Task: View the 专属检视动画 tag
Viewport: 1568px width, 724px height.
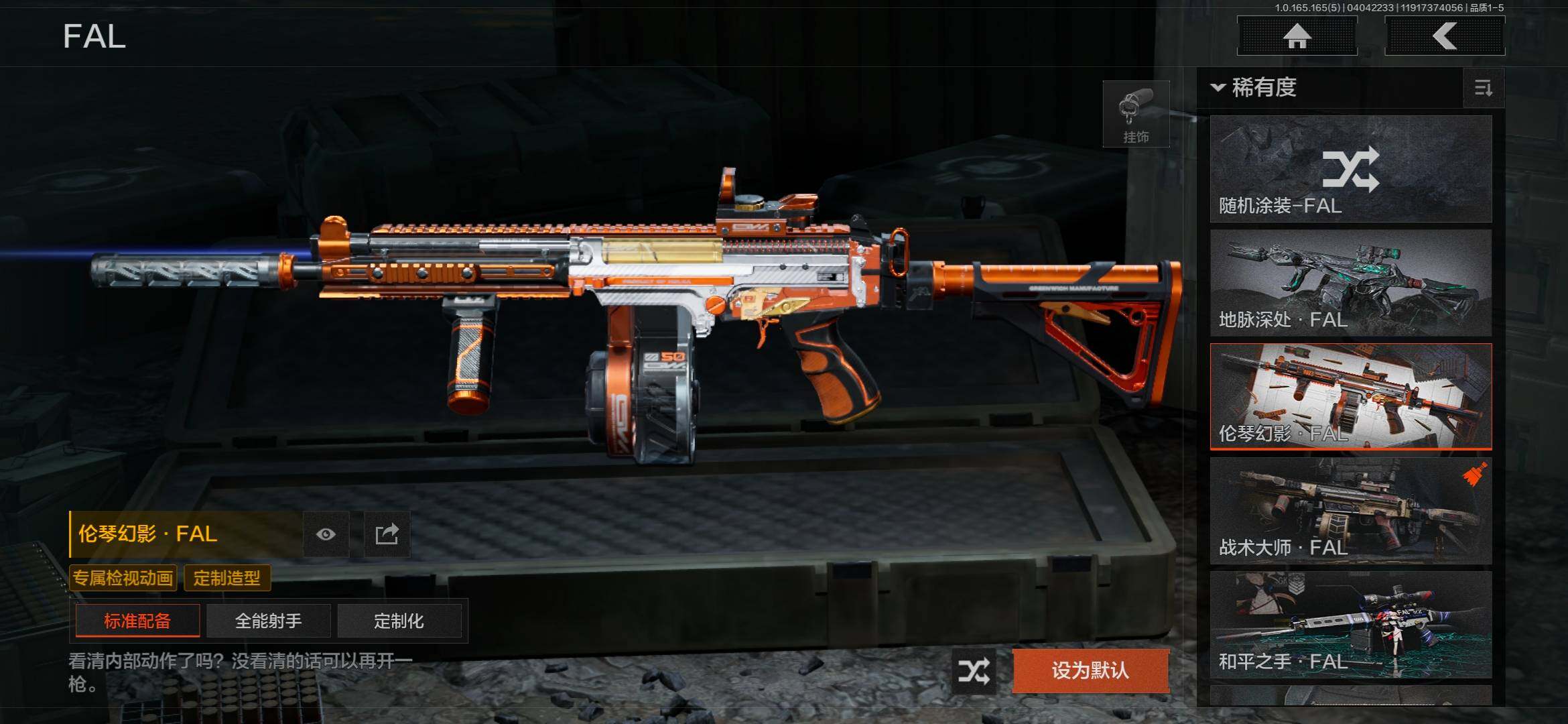Action: point(123,578)
